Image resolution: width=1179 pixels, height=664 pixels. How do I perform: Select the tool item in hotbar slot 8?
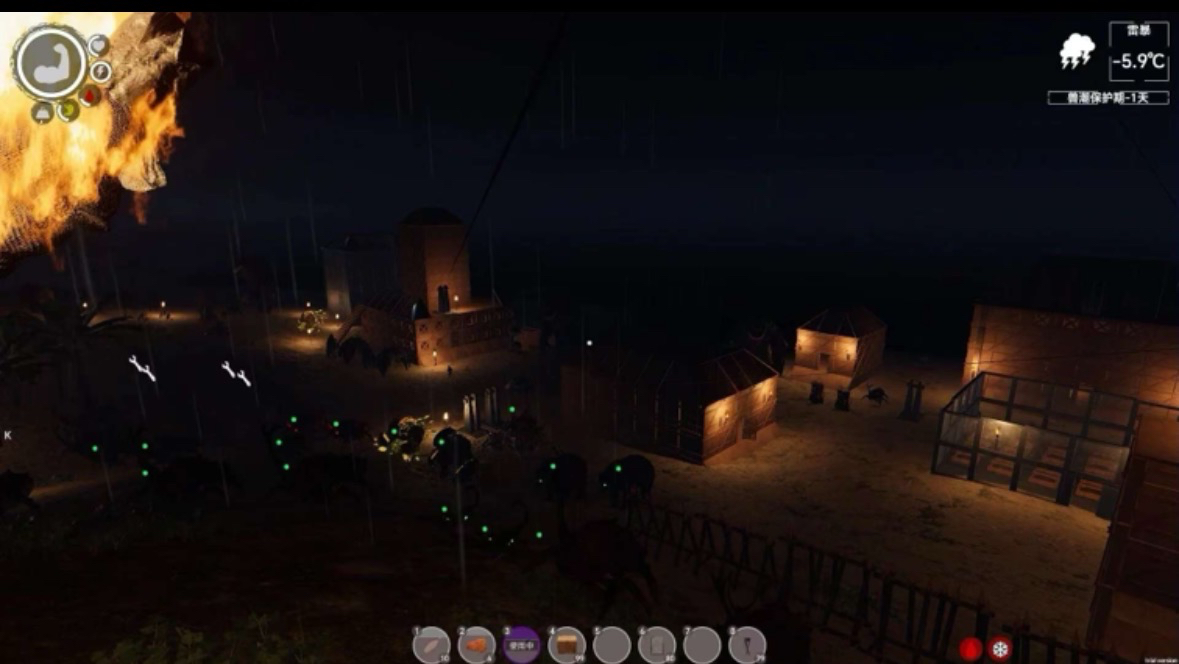(x=747, y=644)
